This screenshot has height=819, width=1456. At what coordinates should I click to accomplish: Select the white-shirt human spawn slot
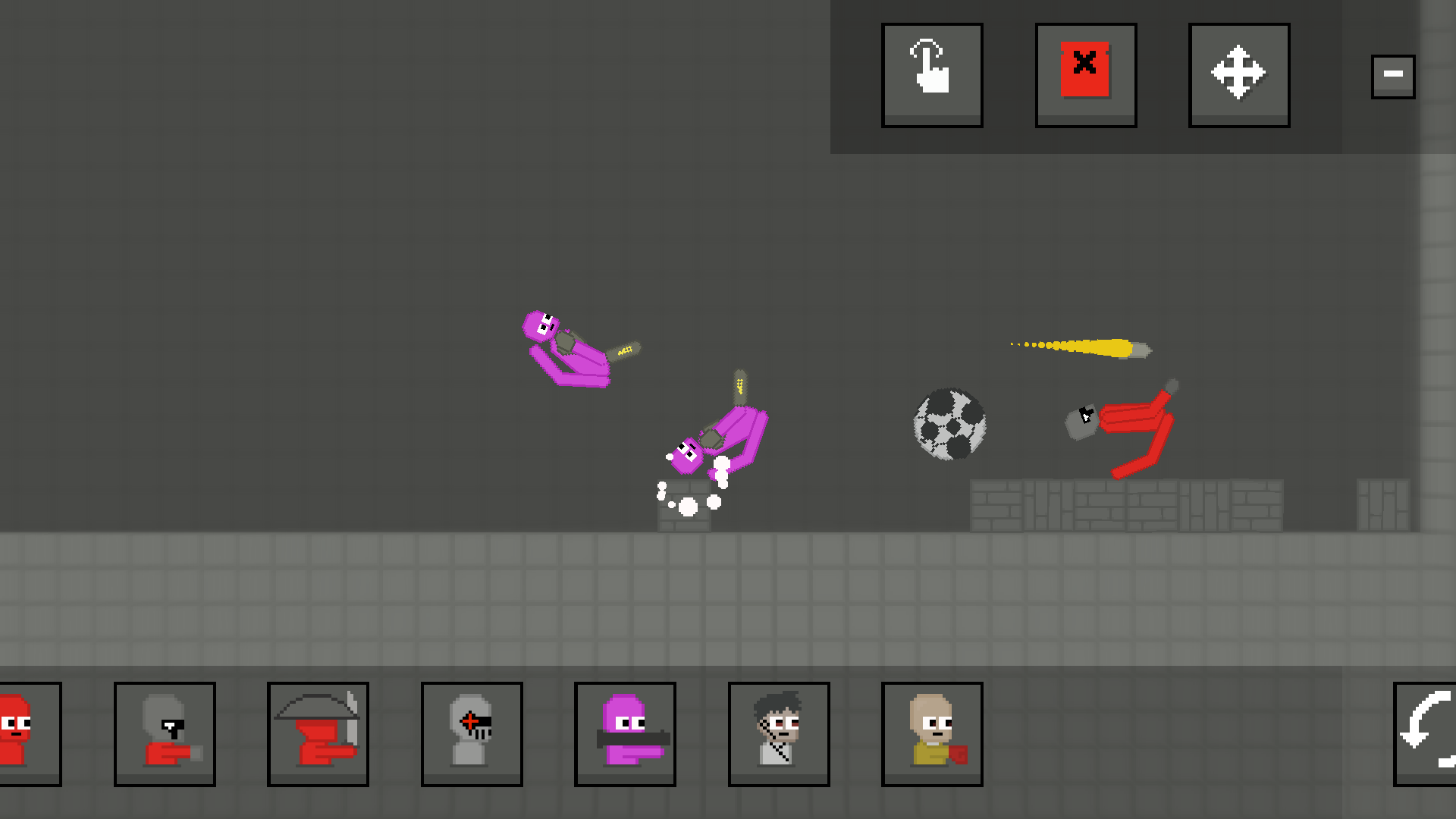tap(778, 733)
